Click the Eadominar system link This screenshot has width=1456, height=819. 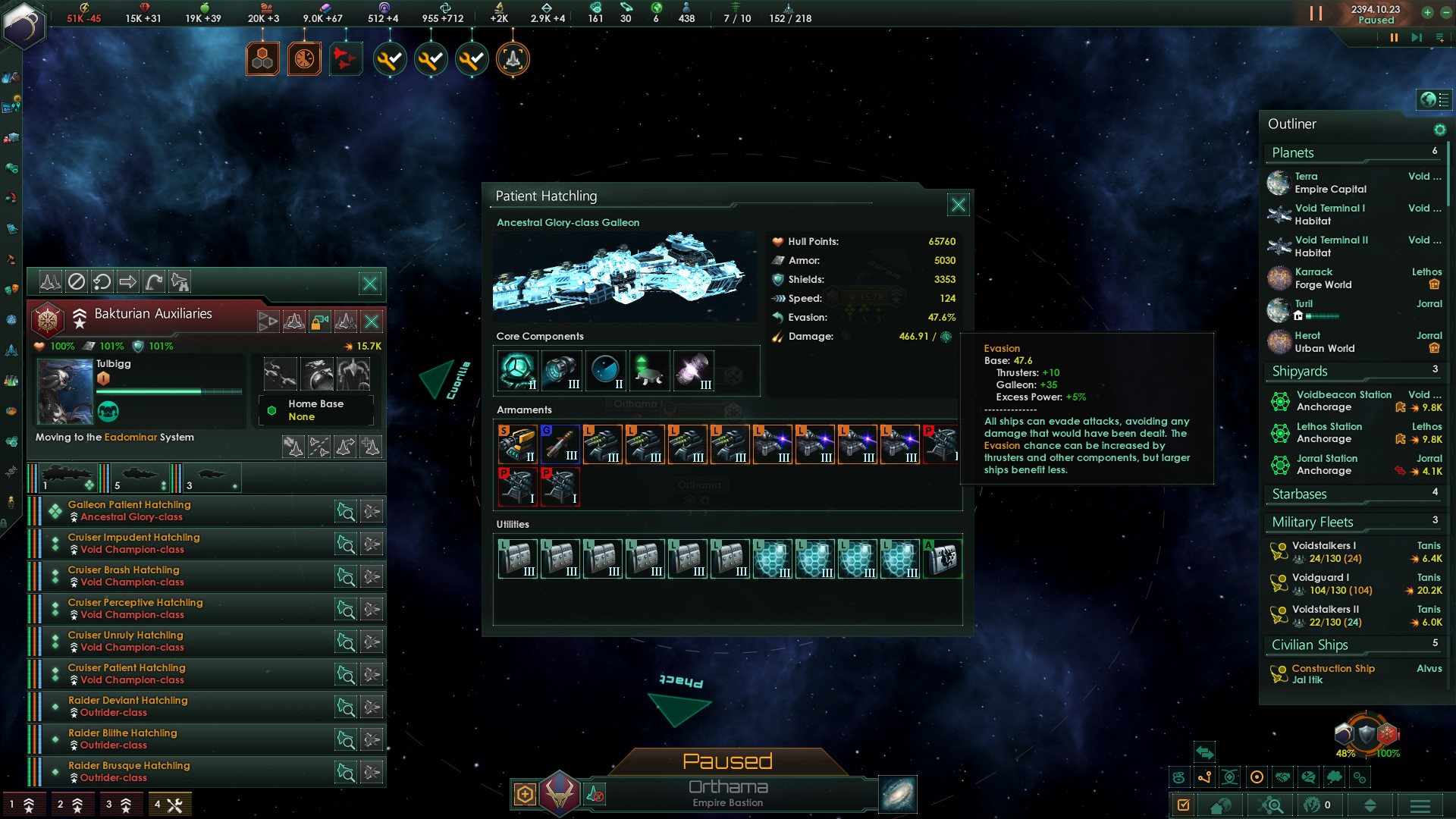[130, 438]
